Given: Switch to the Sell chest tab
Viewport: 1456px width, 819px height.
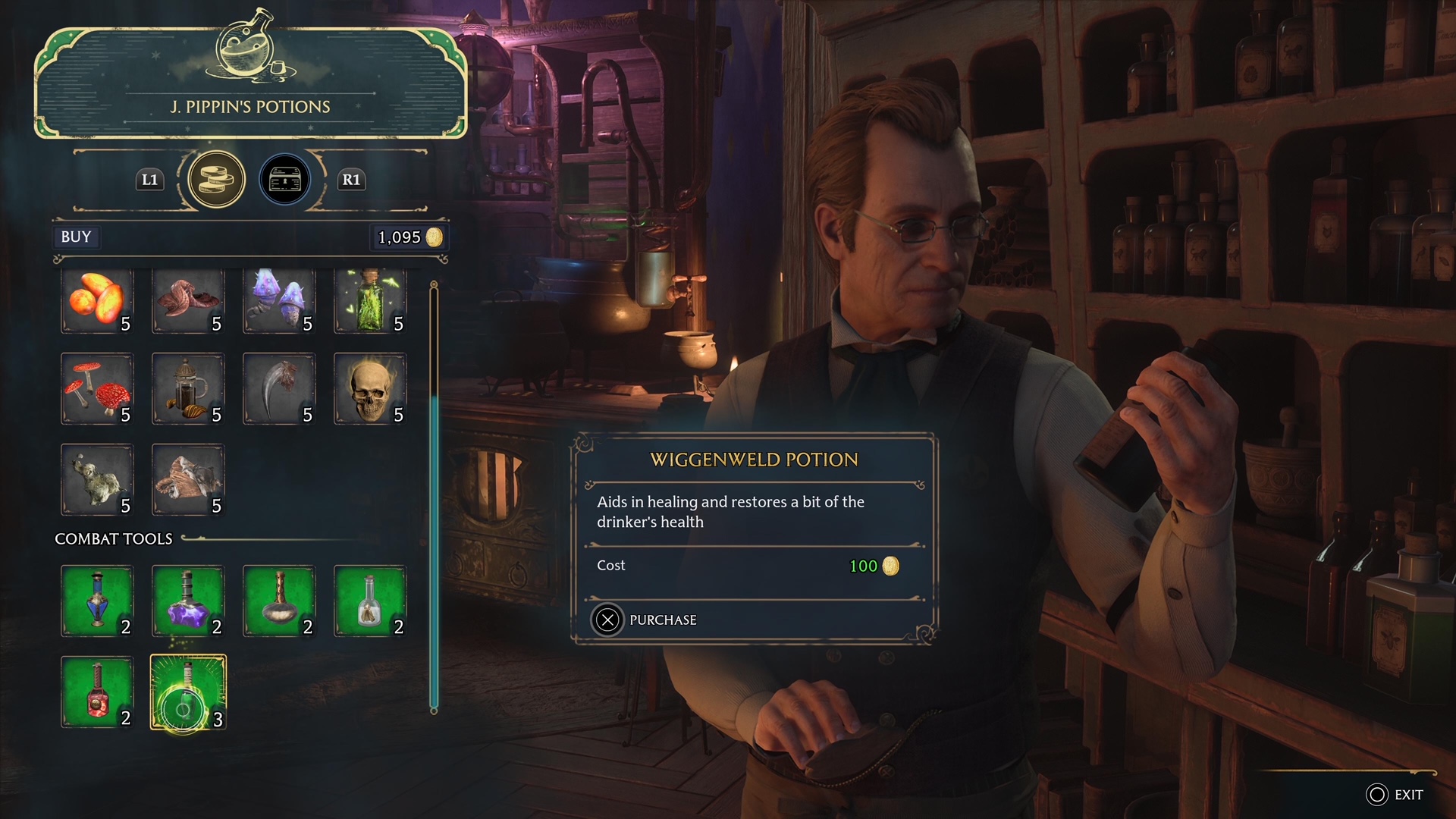Looking at the screenshot, I should [285, 180].
